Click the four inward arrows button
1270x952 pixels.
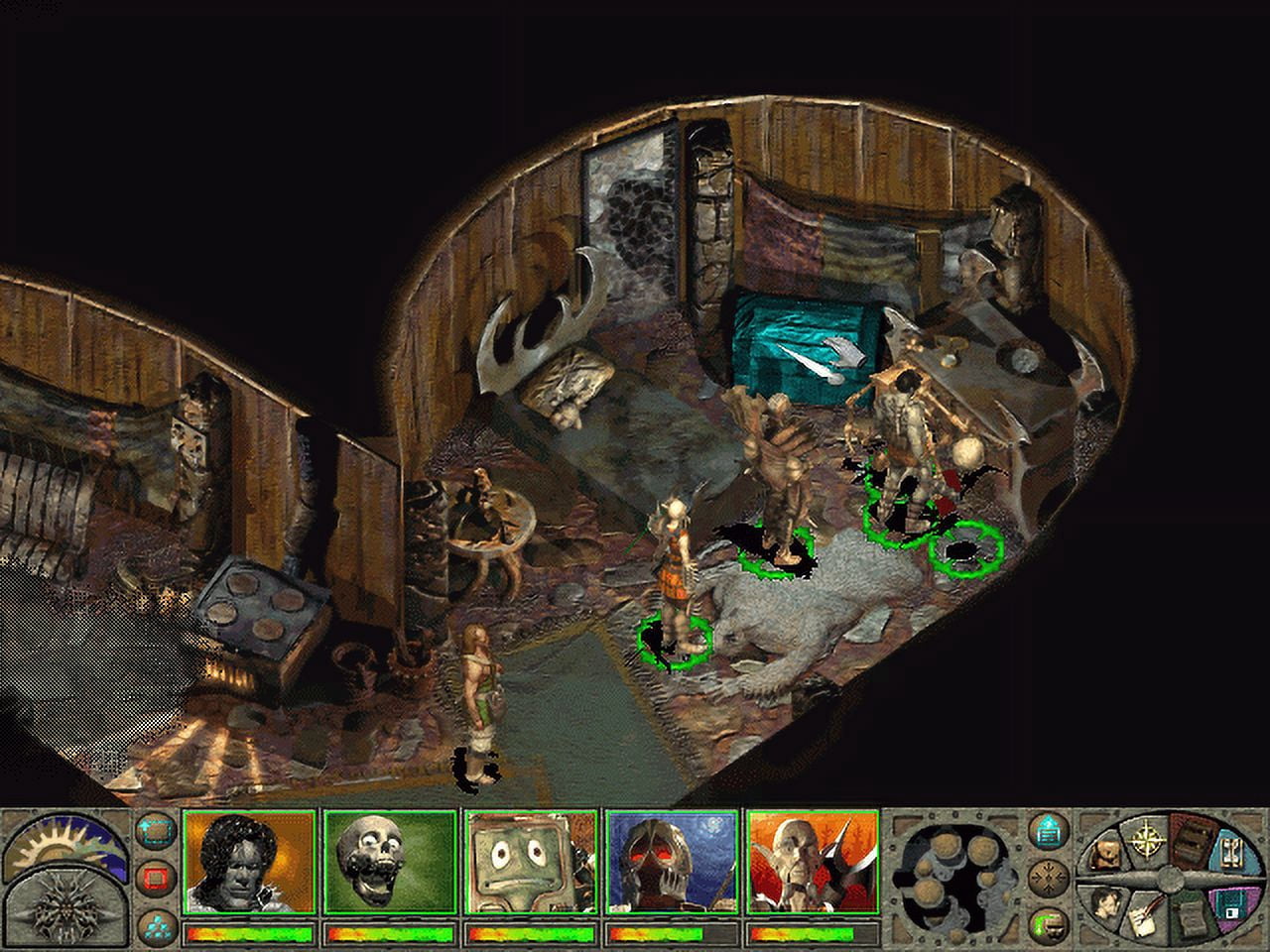coord(1047,877)
